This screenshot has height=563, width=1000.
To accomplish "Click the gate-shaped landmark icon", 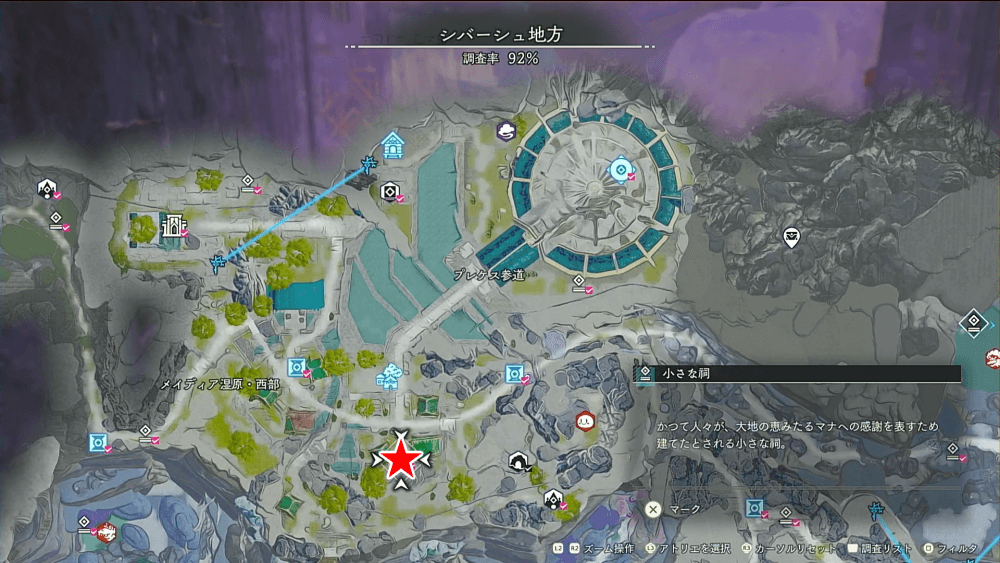I will pos(170,228).
